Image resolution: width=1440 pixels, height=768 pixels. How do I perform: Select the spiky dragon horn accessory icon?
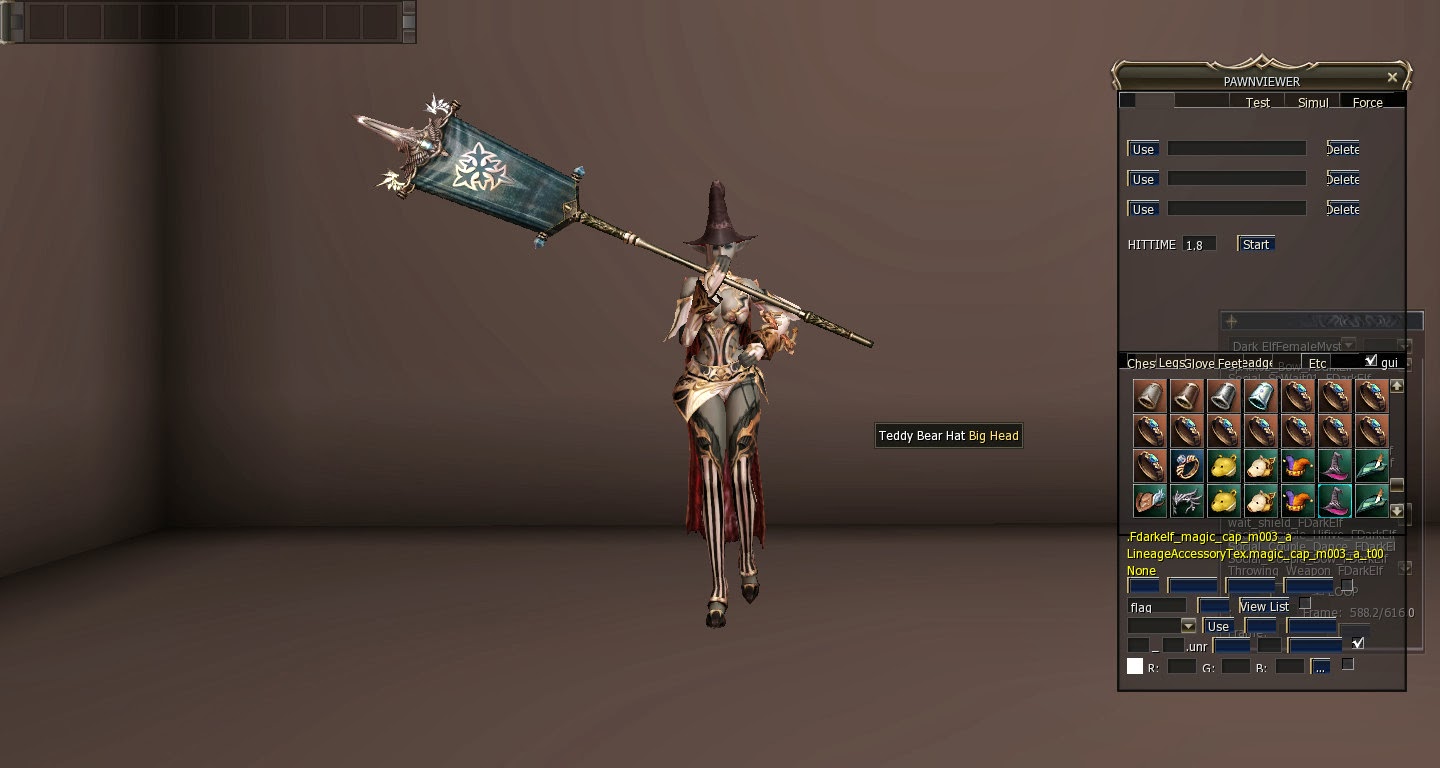1186,501
